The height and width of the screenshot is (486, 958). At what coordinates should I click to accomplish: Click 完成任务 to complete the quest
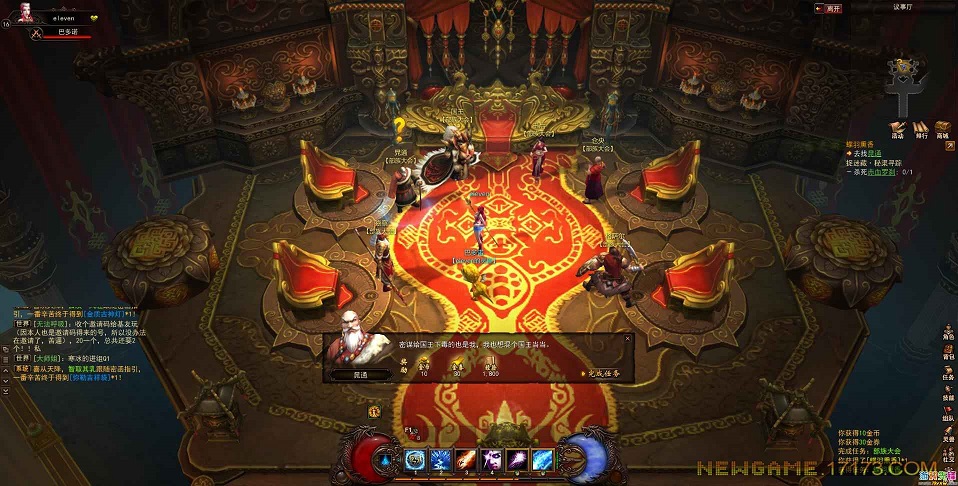point(602,373)
